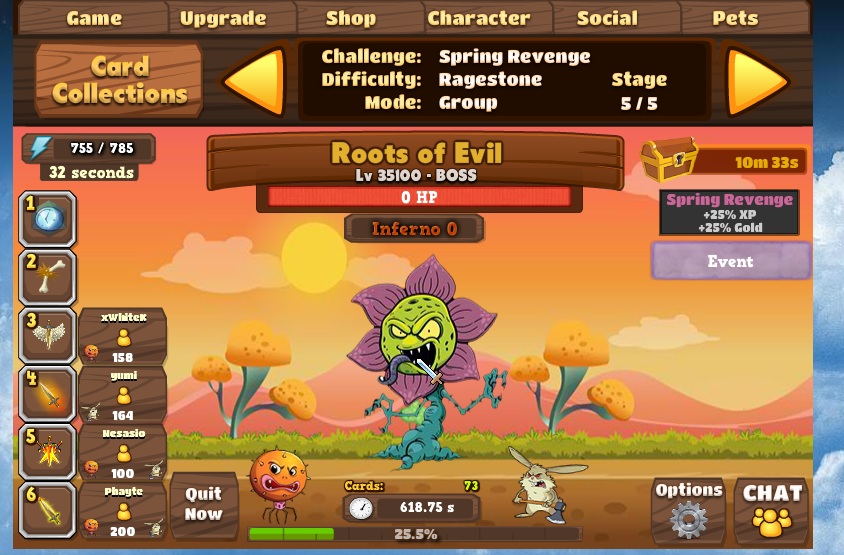Activate the stopwatch skill in slot 1

[x=47, y=219]
